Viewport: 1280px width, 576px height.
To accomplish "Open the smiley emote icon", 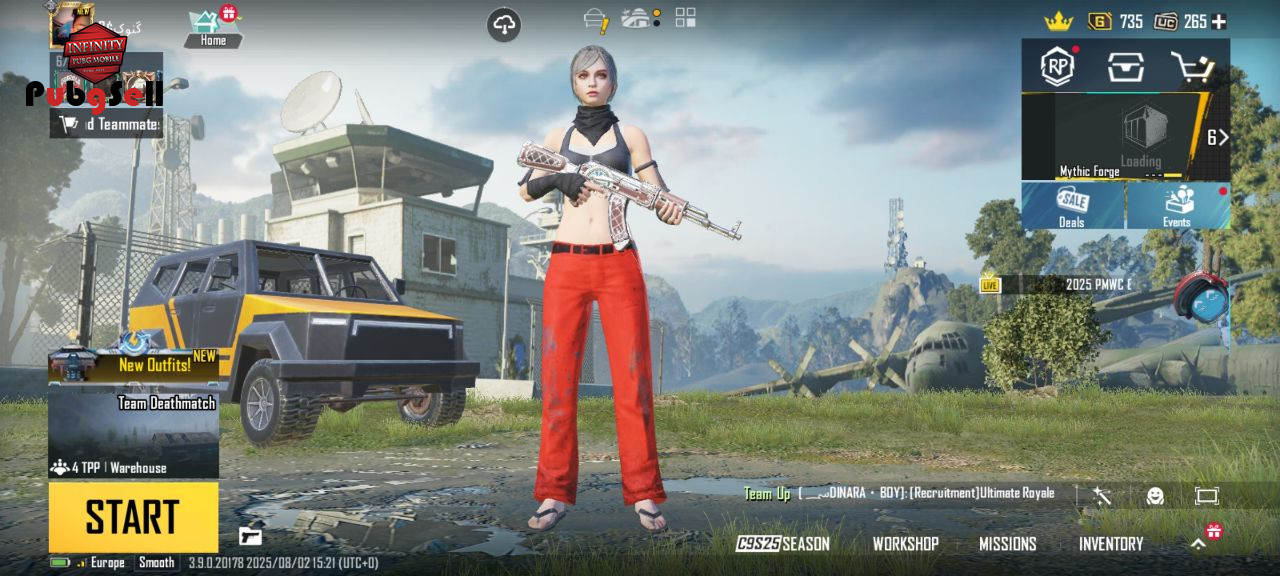I will pos(1155,496).
